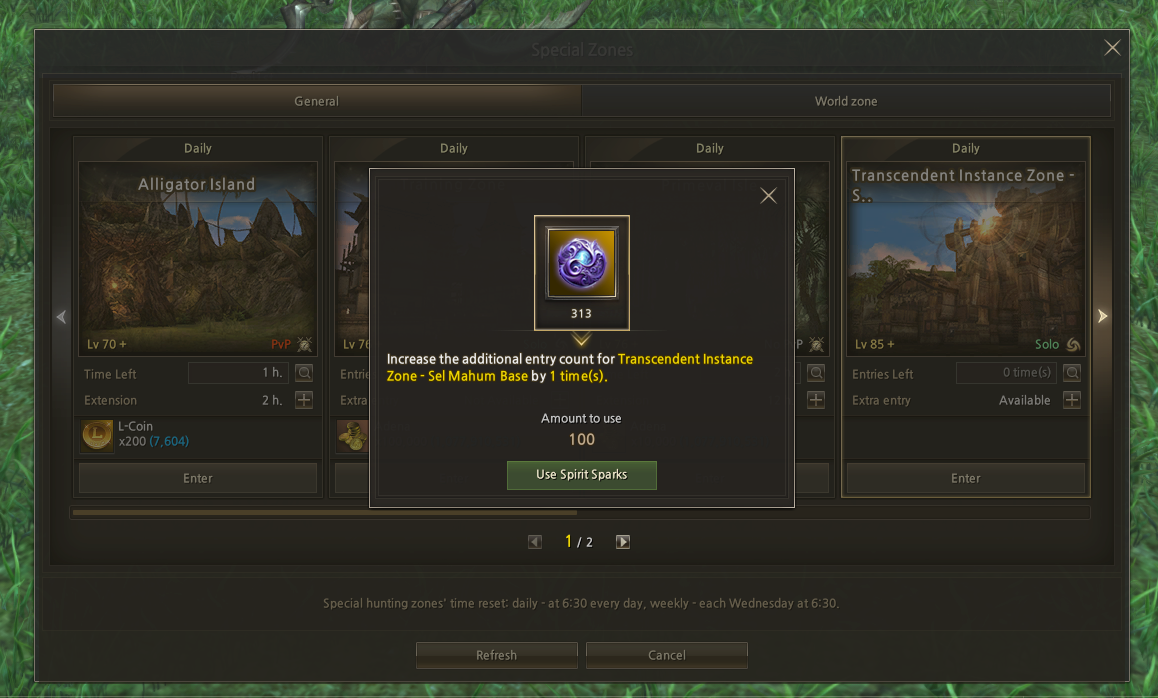
Task: Go to next page of zones
Action: pyautogui.click(x=623, y=542)
